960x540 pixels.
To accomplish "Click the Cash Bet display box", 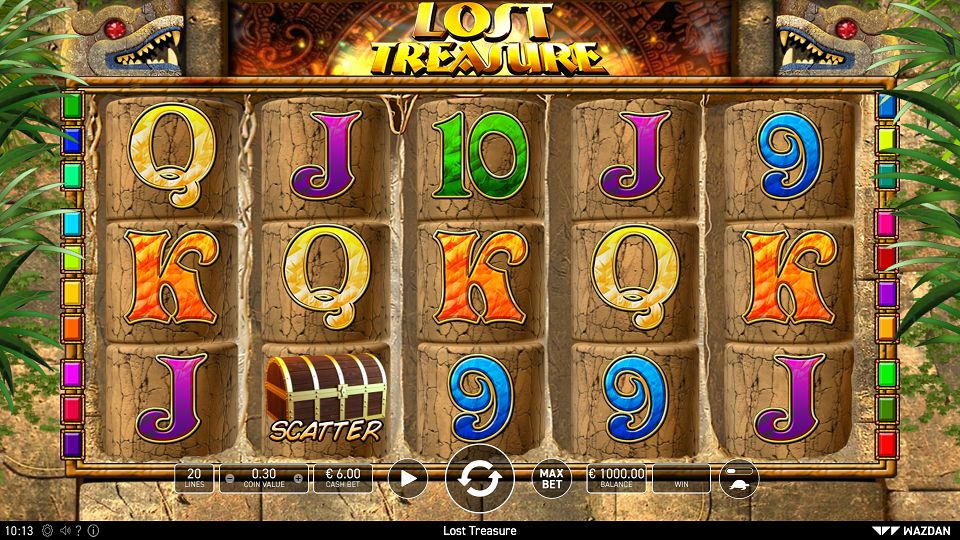I will pyautogui.click(x=343, y=479).
